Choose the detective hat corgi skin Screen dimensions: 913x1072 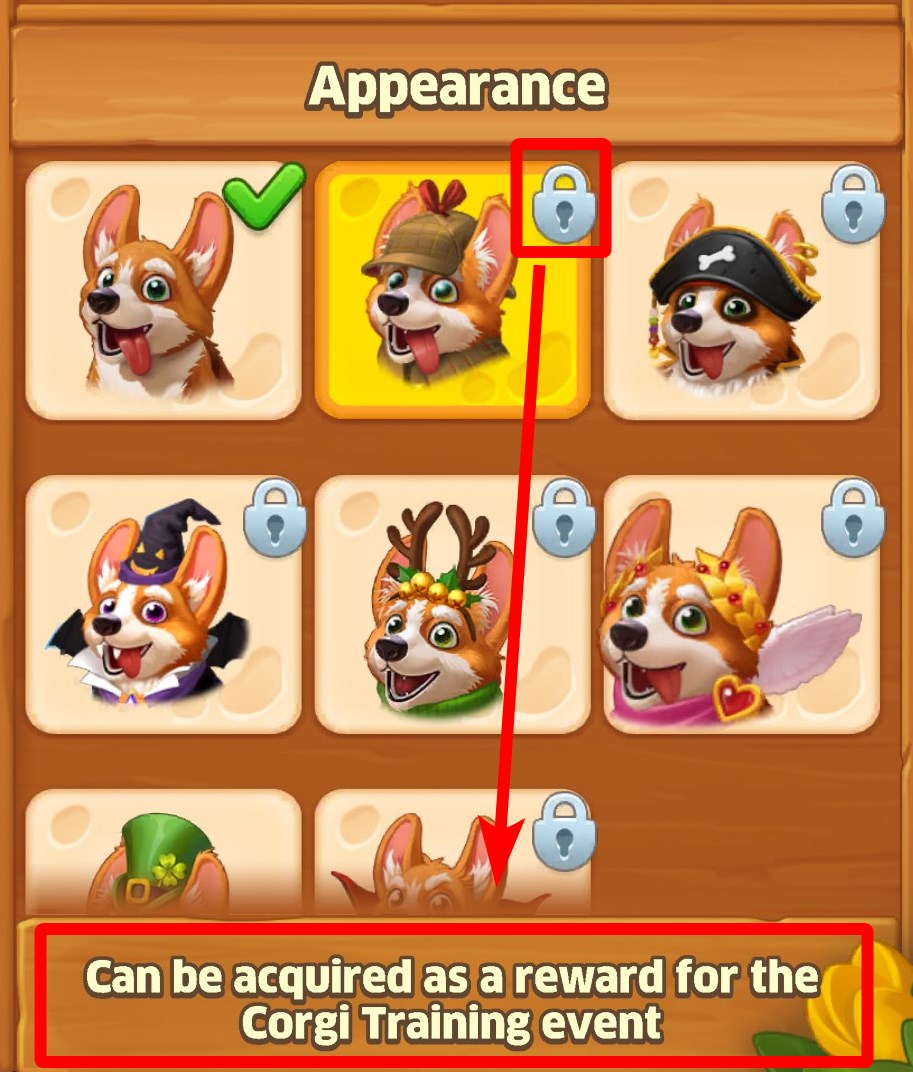(x=452, y=290)
